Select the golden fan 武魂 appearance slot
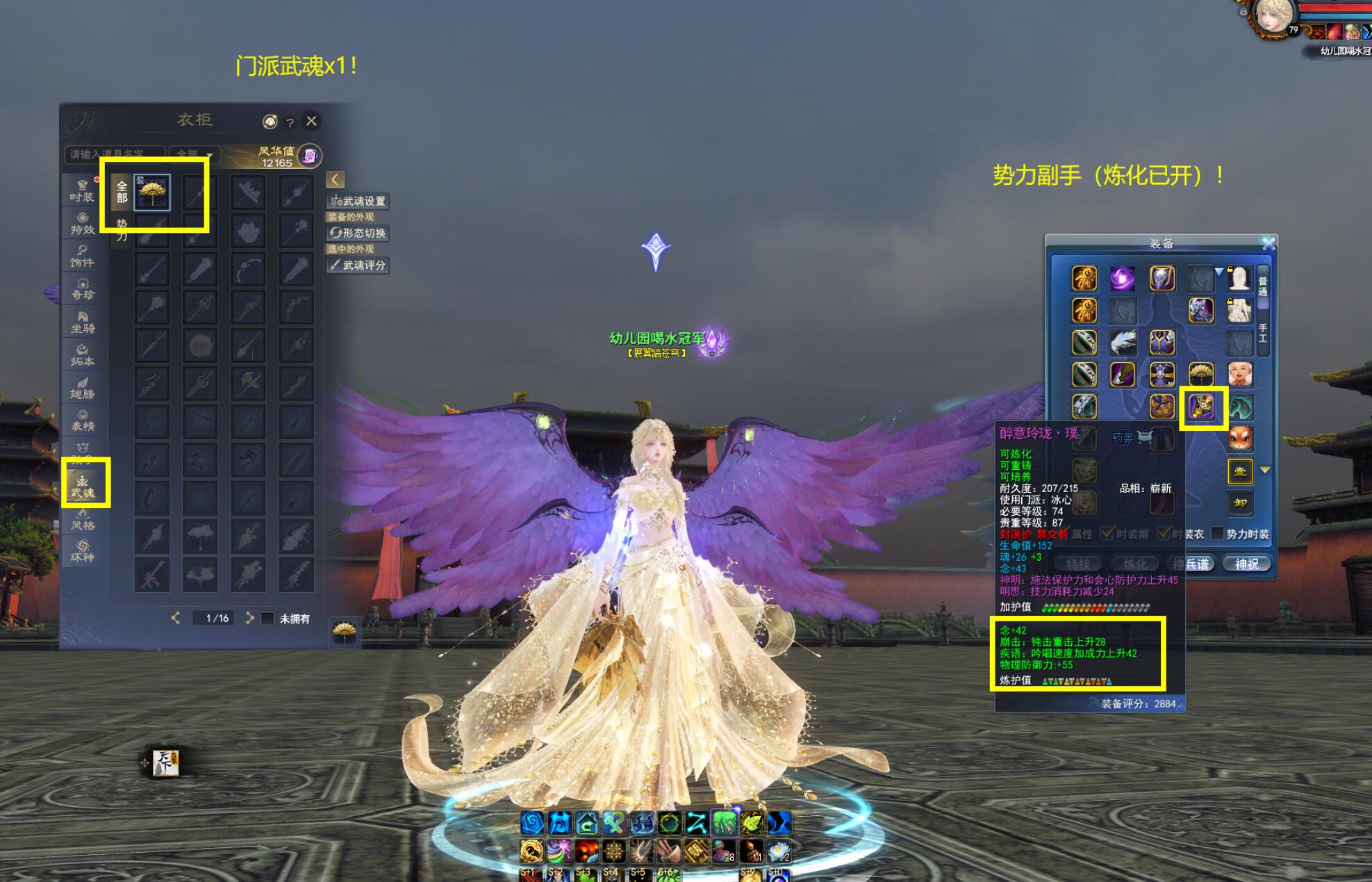Screen dimensions: 1372x882 coord(152,193)
